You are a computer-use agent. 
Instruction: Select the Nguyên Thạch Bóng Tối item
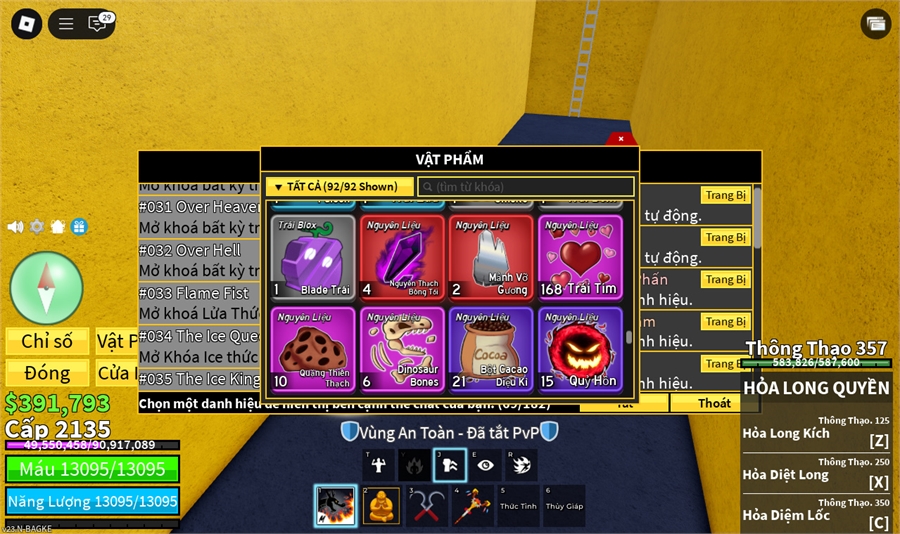[x=402, y=257]
